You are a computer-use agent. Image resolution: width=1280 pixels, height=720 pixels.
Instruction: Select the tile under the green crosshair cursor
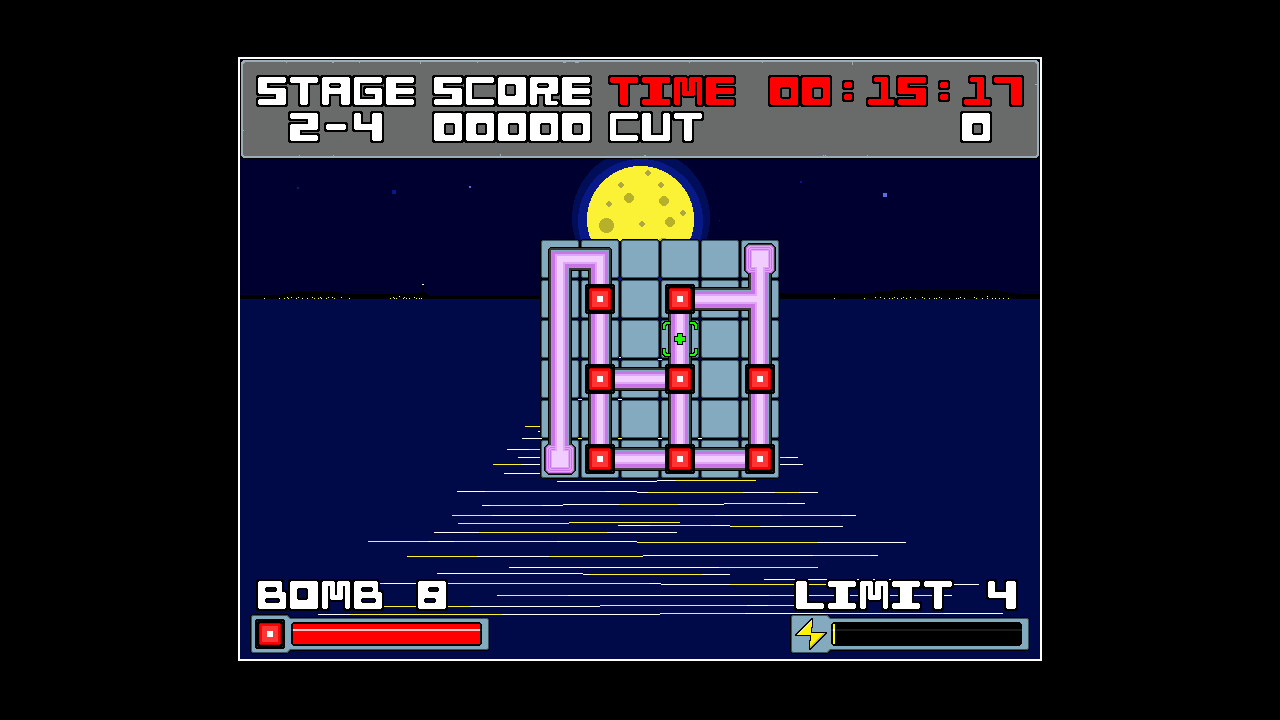pos(680,339)
